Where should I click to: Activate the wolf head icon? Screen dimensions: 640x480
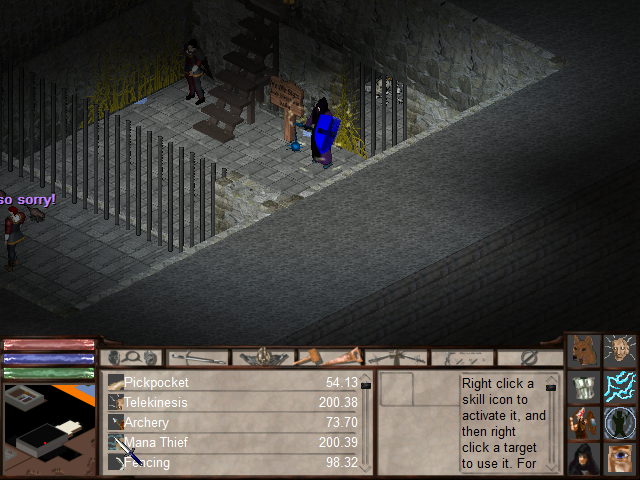[x=585, y=351]
